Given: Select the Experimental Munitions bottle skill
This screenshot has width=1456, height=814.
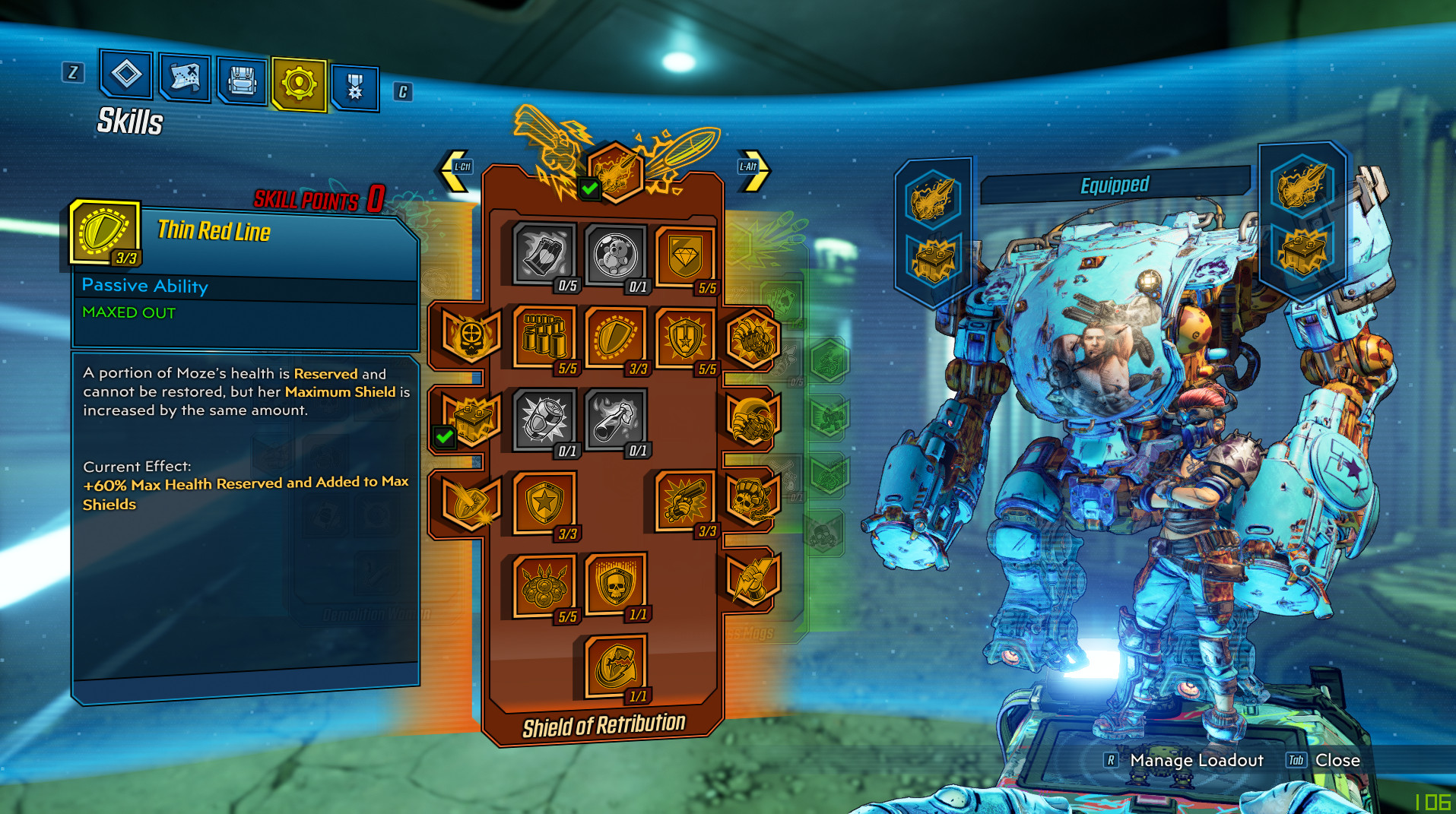Looking at the screenshot, I should point(614,418).
